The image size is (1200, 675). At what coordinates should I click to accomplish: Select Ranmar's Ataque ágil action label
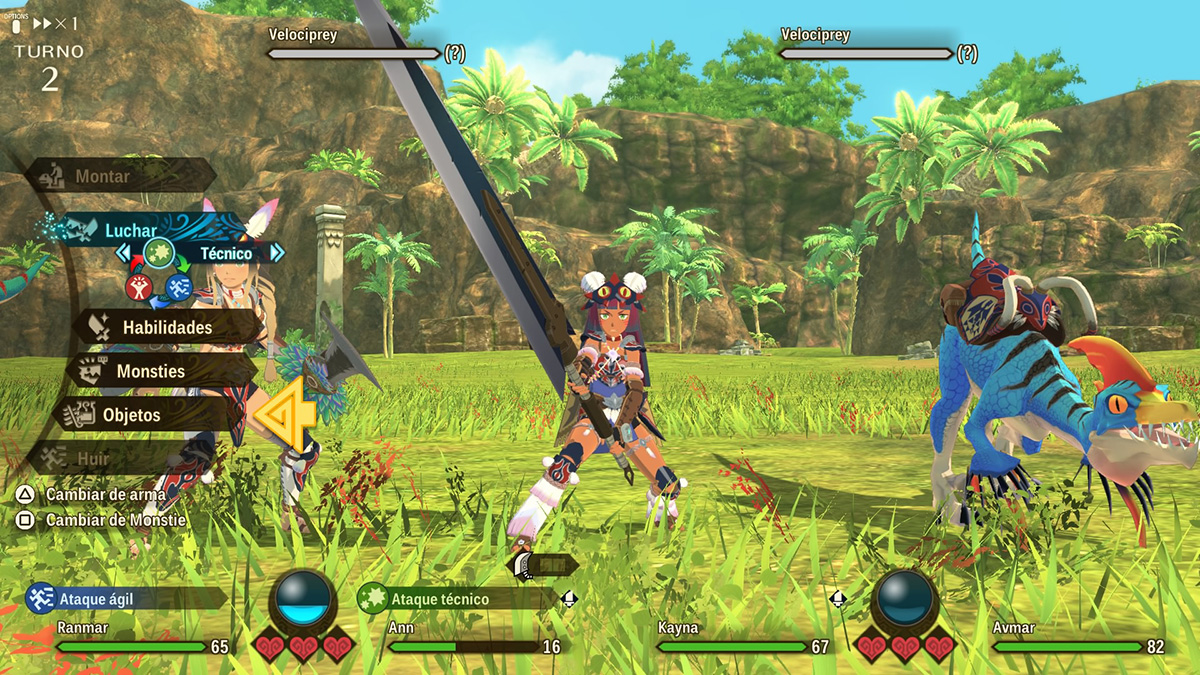pyautogui.click(x=95, y=599)
